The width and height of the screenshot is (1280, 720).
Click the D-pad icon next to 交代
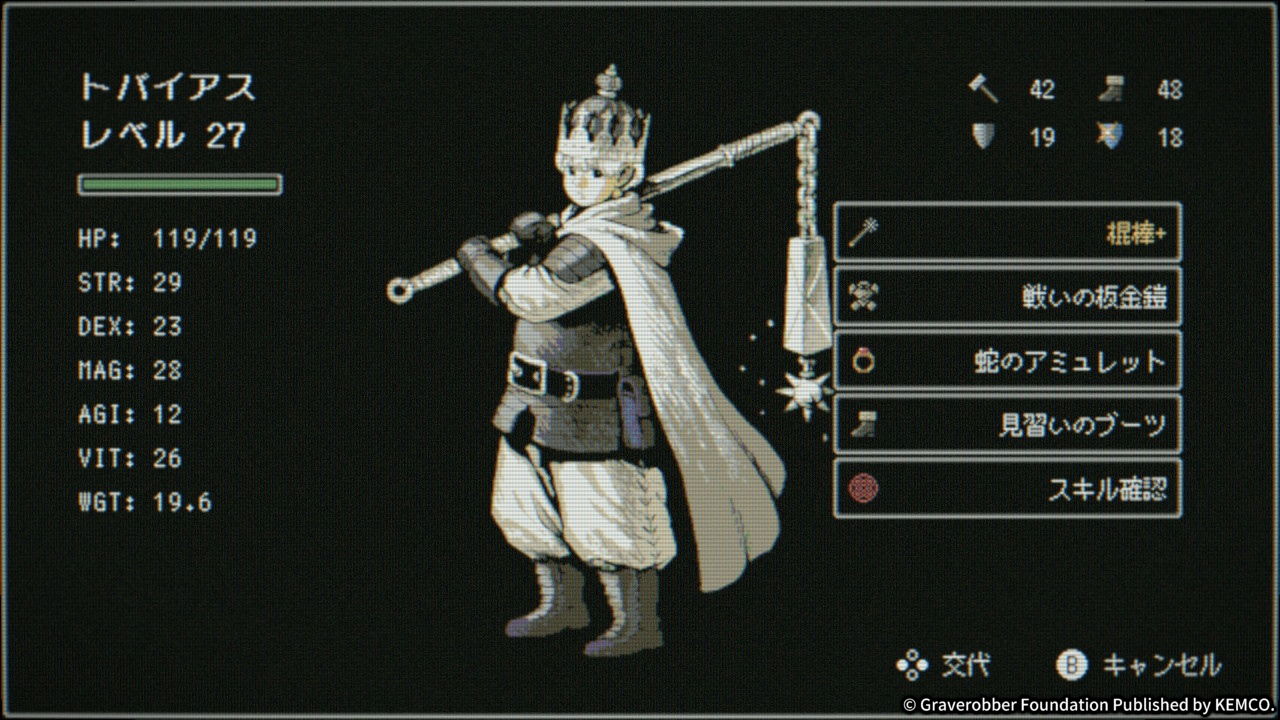(915, 663)
